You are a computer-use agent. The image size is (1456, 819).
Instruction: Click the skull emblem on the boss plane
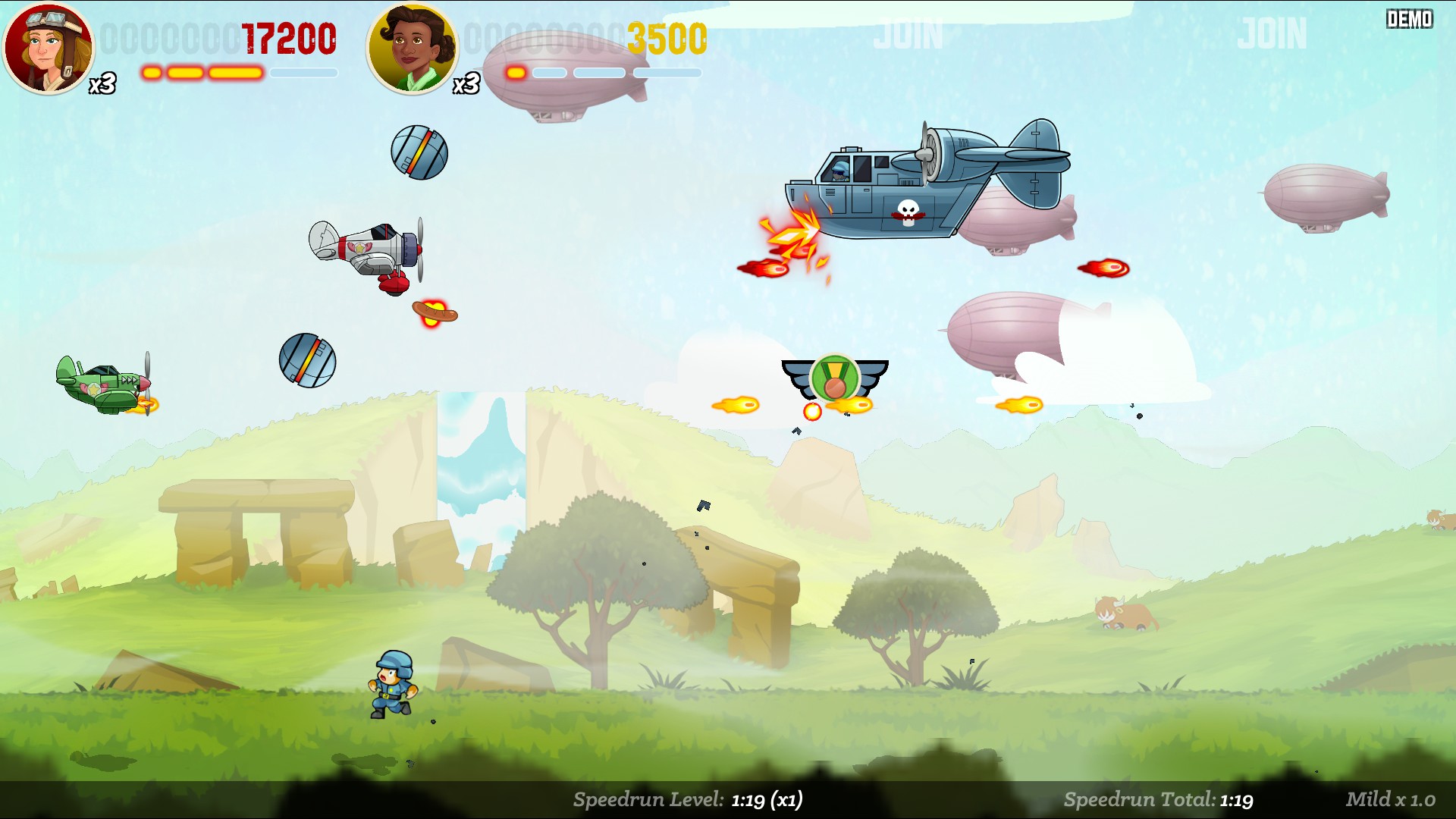(907, 213)
